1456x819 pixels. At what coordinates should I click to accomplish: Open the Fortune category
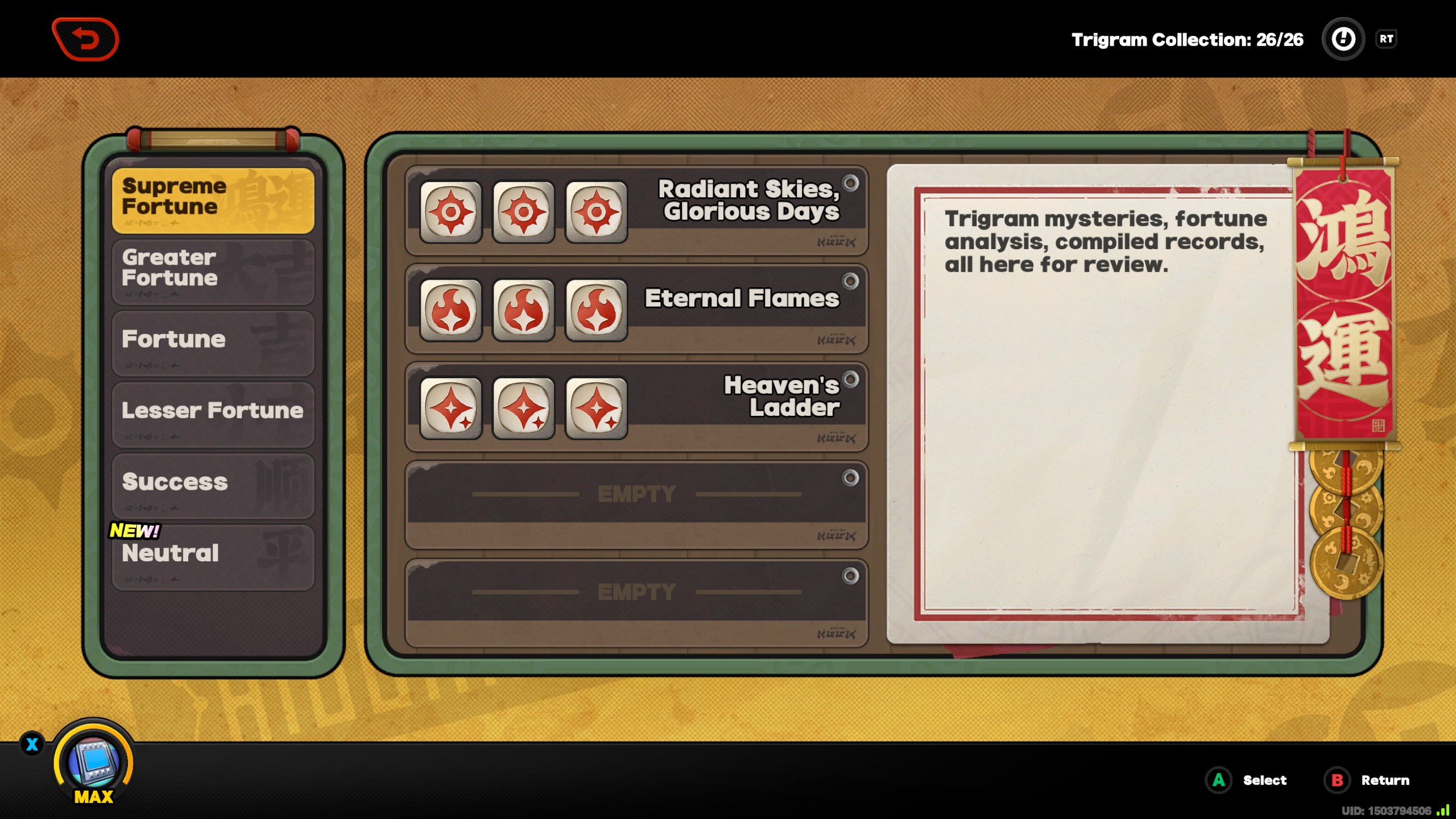coord(213,342)
